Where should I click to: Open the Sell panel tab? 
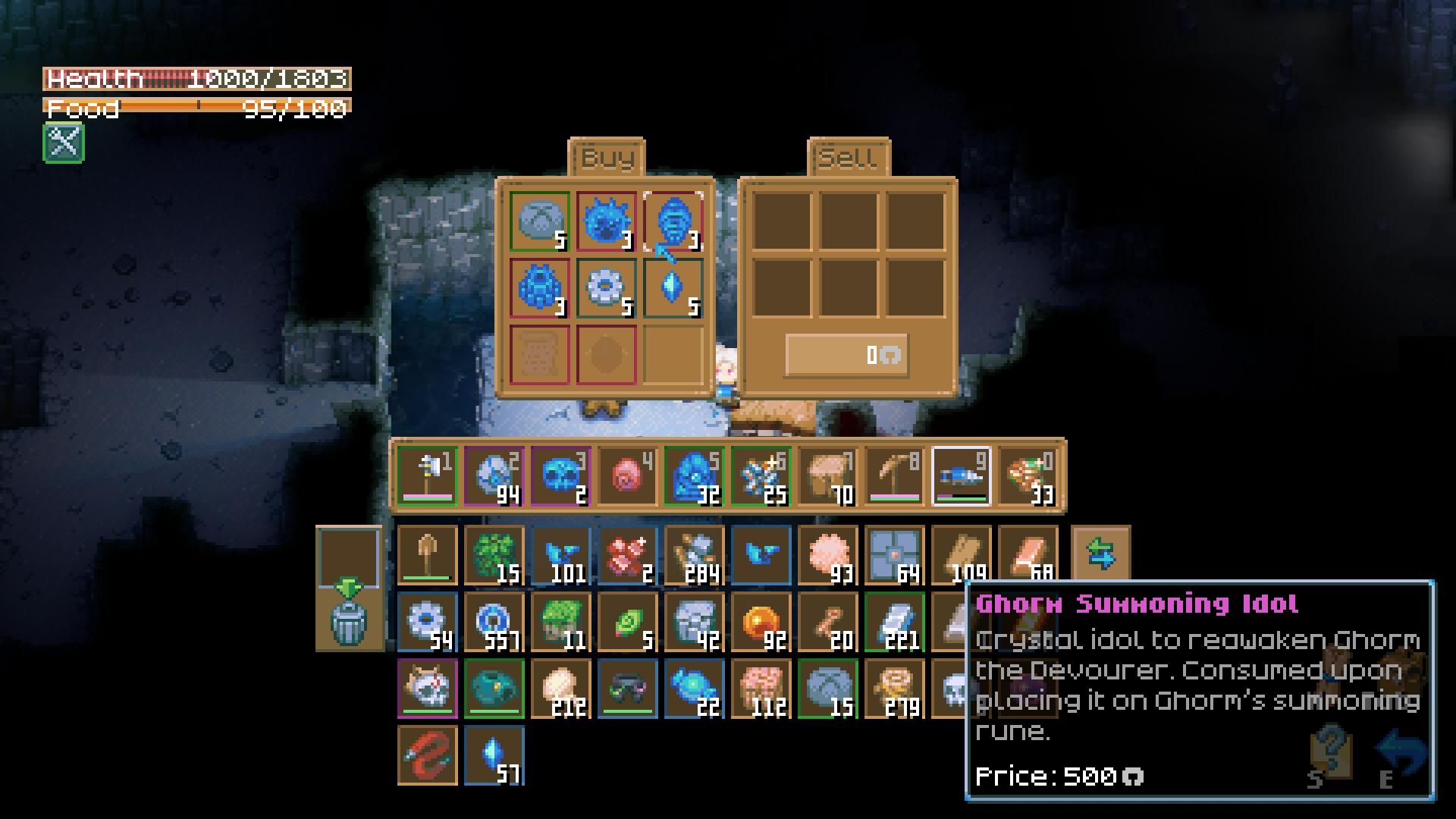[x=849, y=158]
